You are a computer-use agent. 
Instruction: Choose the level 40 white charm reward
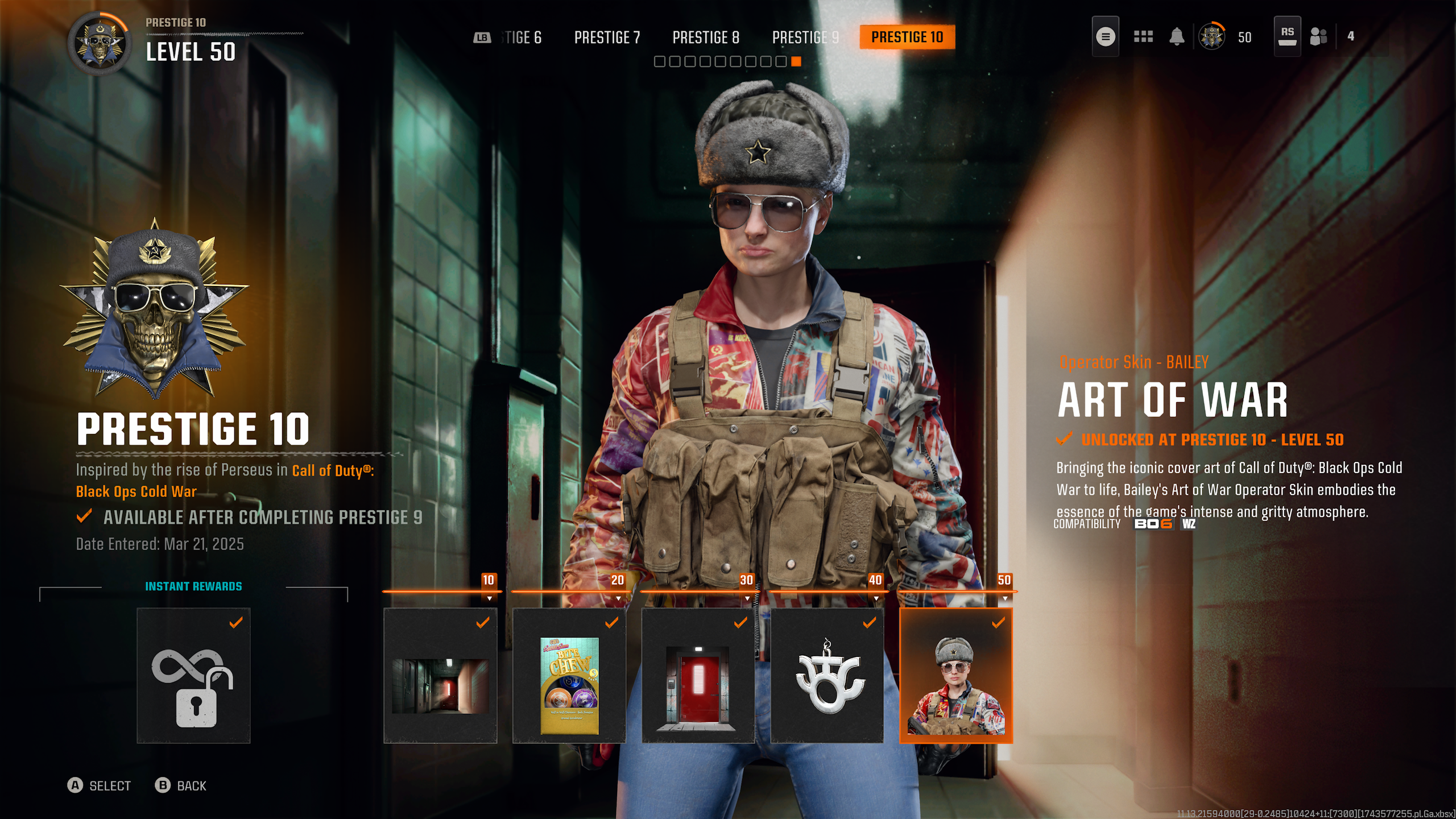click(827, 676)
